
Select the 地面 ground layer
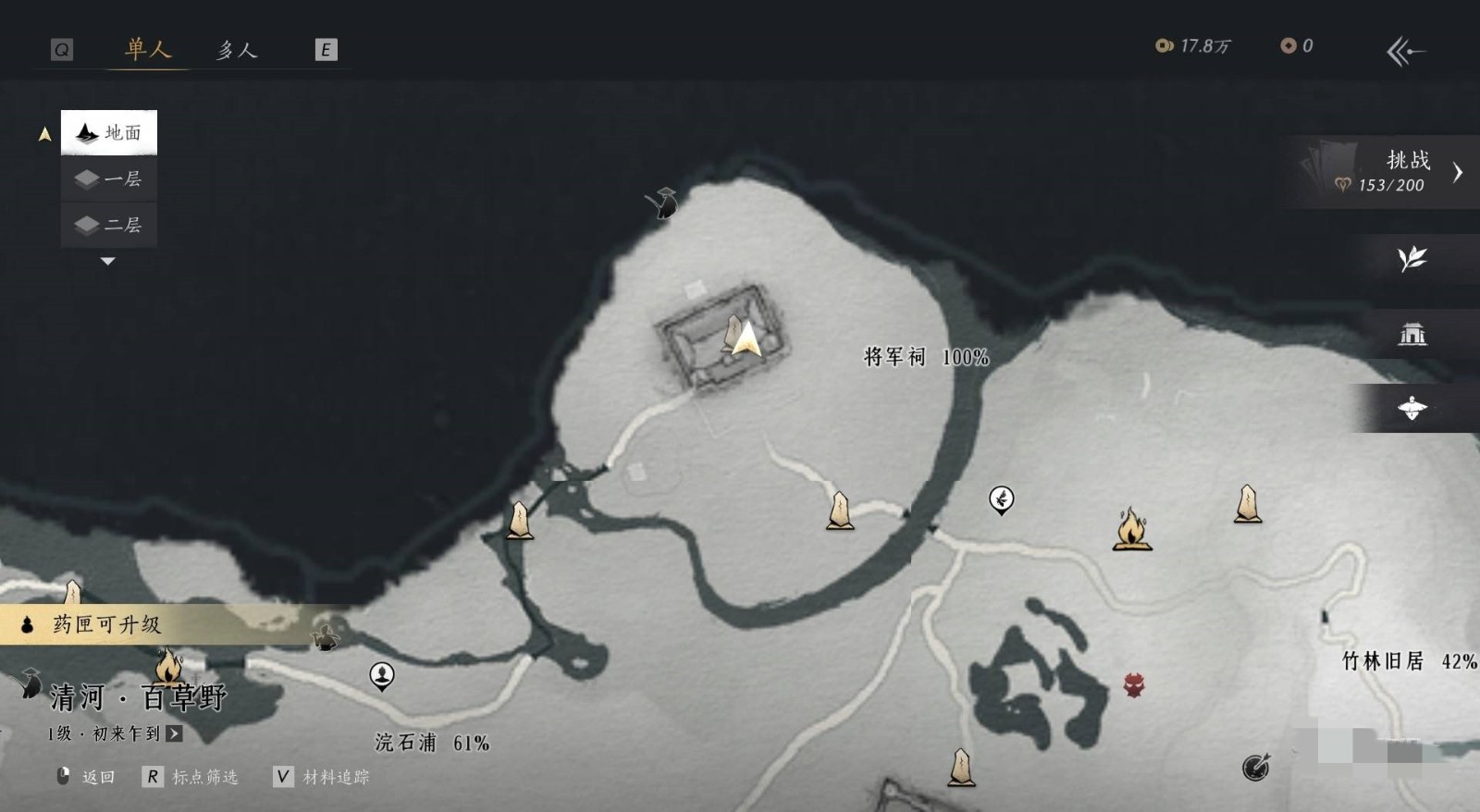click(109, 133)
